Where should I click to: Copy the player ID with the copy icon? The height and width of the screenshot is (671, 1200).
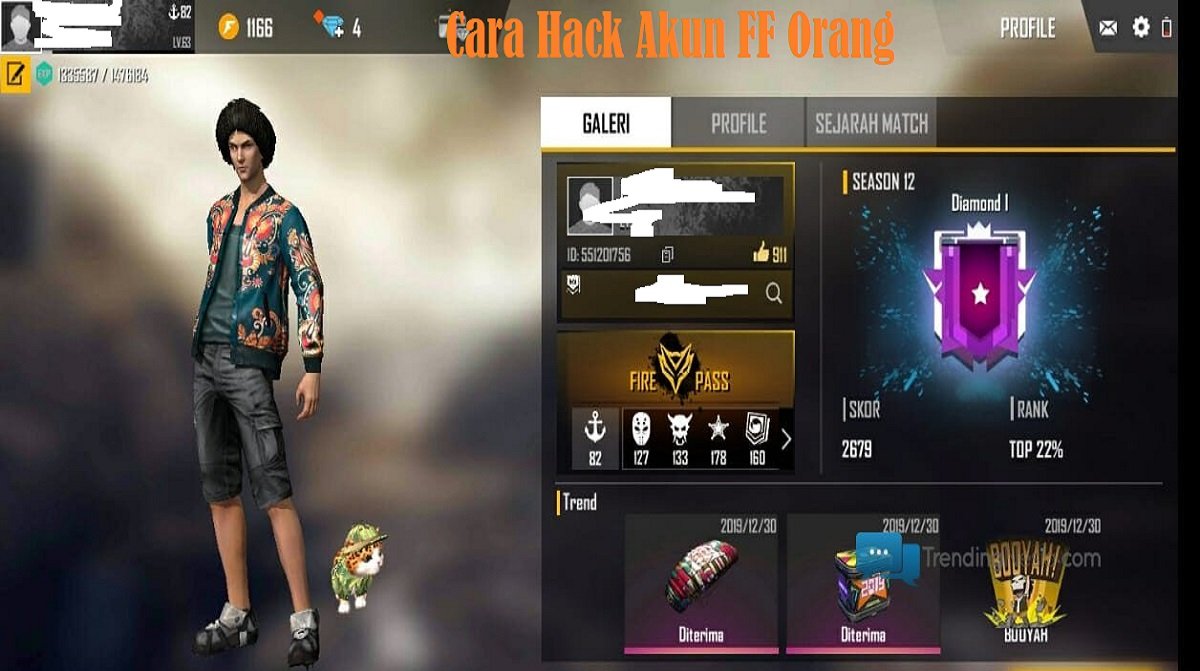668,255
